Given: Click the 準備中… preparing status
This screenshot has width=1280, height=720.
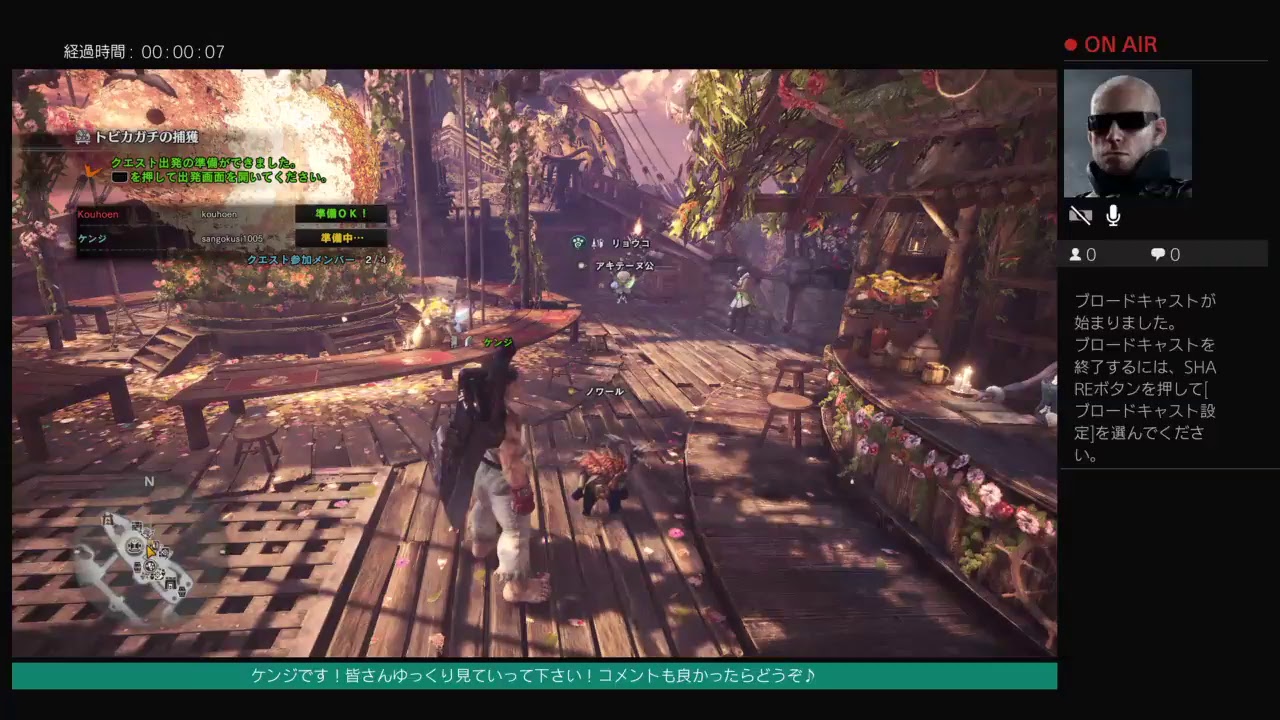Looking at the screenshot, I should pyautogui.click(x=340, y=238).
